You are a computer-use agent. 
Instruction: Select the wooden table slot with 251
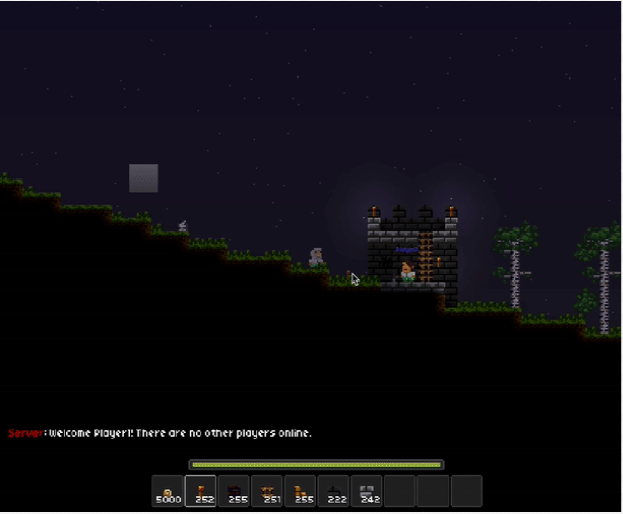click(x=267, y=491)
